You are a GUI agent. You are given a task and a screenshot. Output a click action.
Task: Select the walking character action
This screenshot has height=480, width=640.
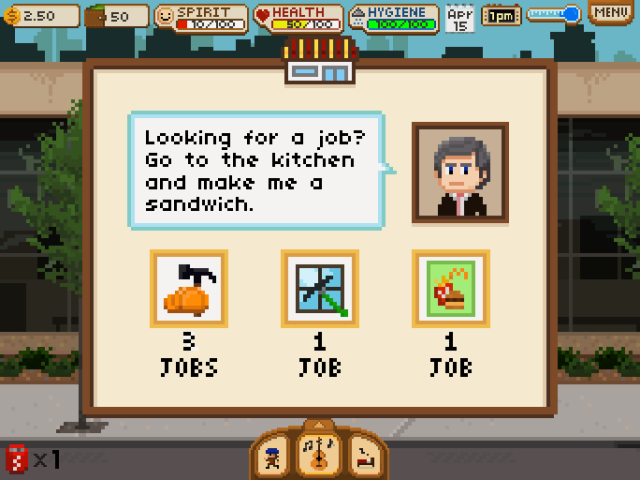point(273,458)
